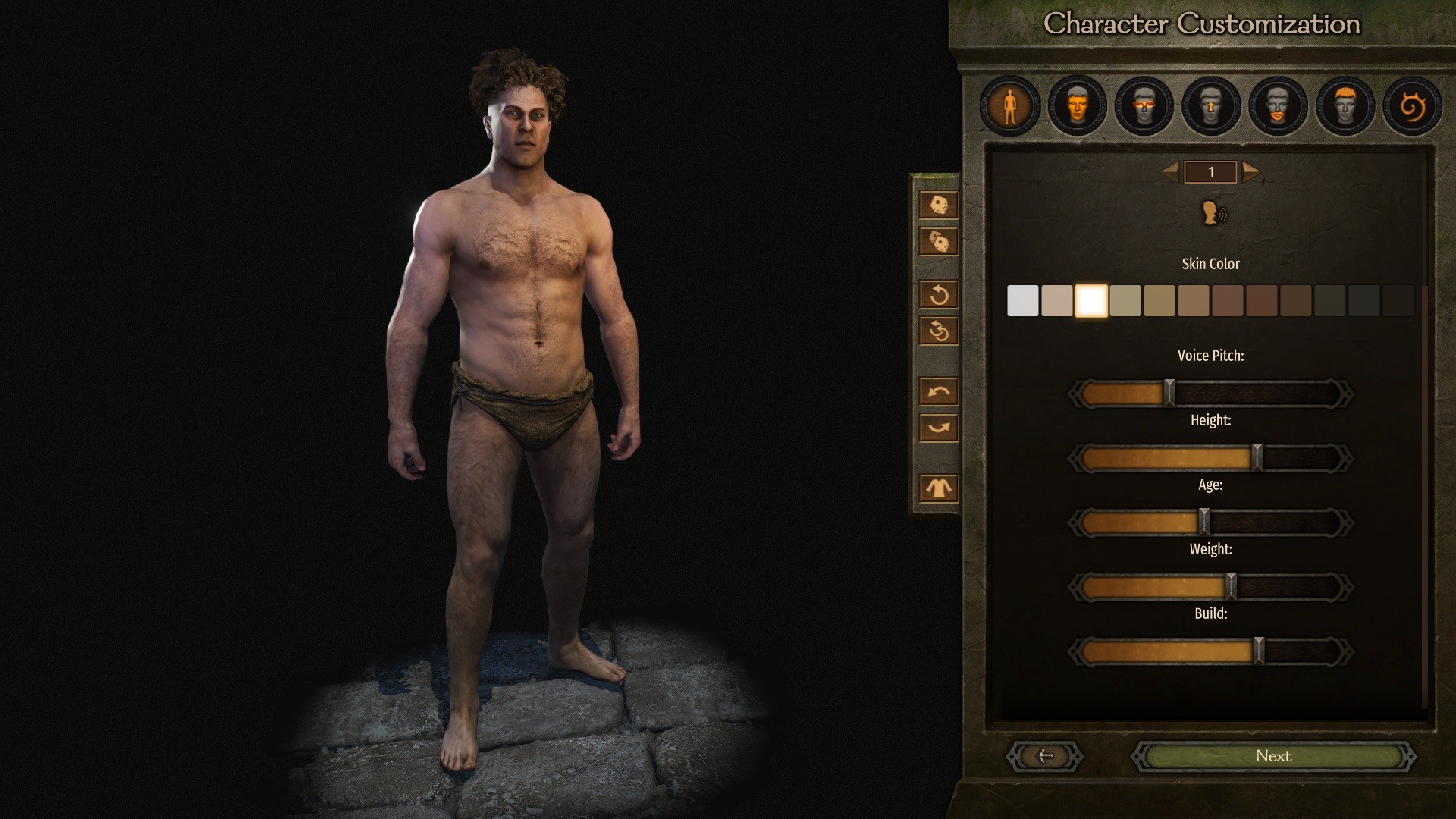Open the swirl tattoo tab
The height and width of the screenshot is (819, 1456).
1412,106
